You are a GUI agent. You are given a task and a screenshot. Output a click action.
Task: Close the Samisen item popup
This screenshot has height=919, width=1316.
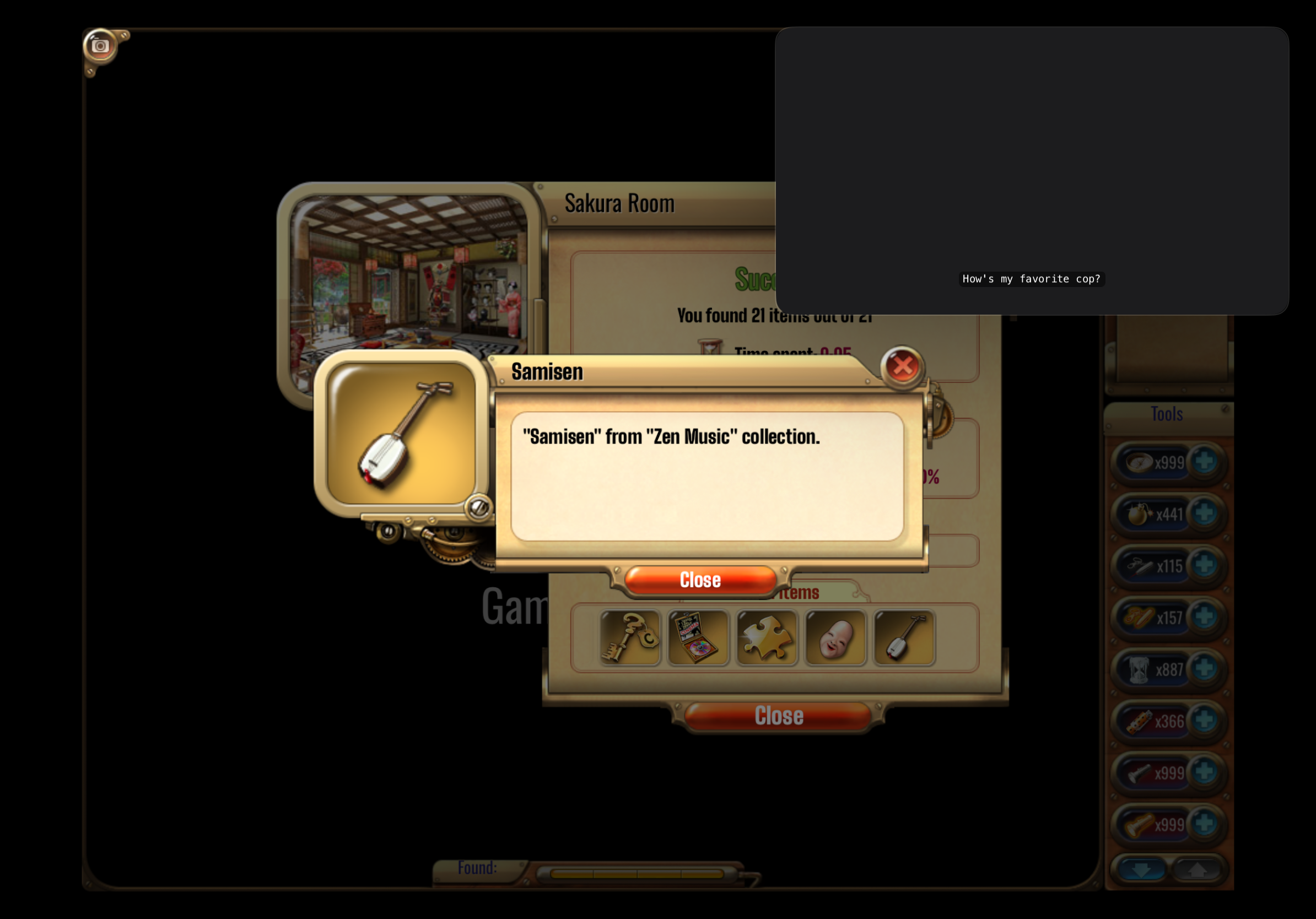click(700, 580)
